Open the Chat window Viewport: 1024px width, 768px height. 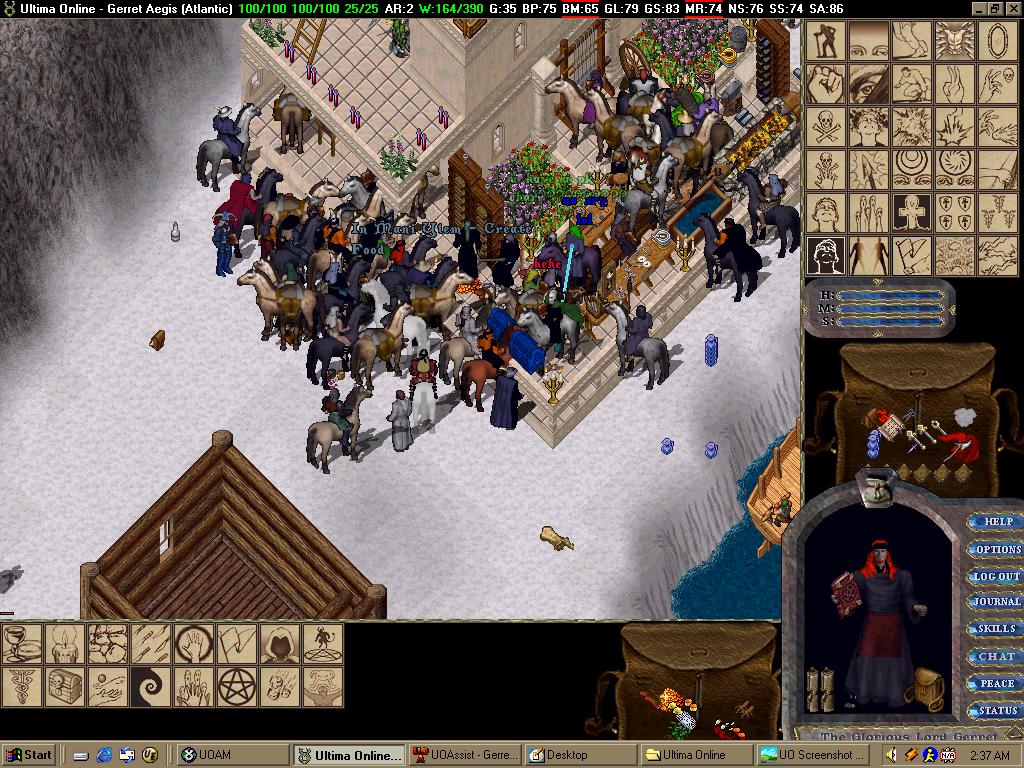tap(996, 656)
